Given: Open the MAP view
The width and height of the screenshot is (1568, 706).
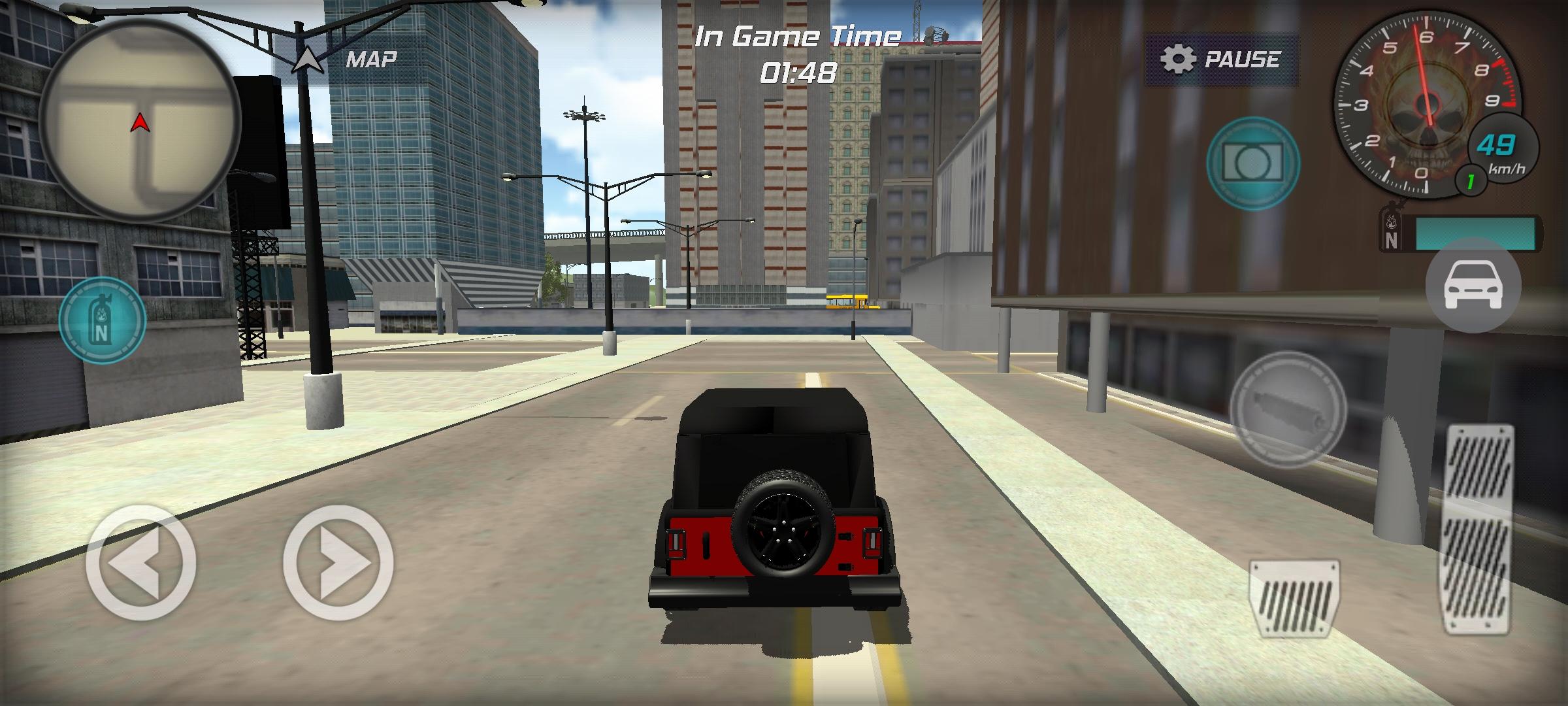Looking at the screenshot, I should pos(371,60).
